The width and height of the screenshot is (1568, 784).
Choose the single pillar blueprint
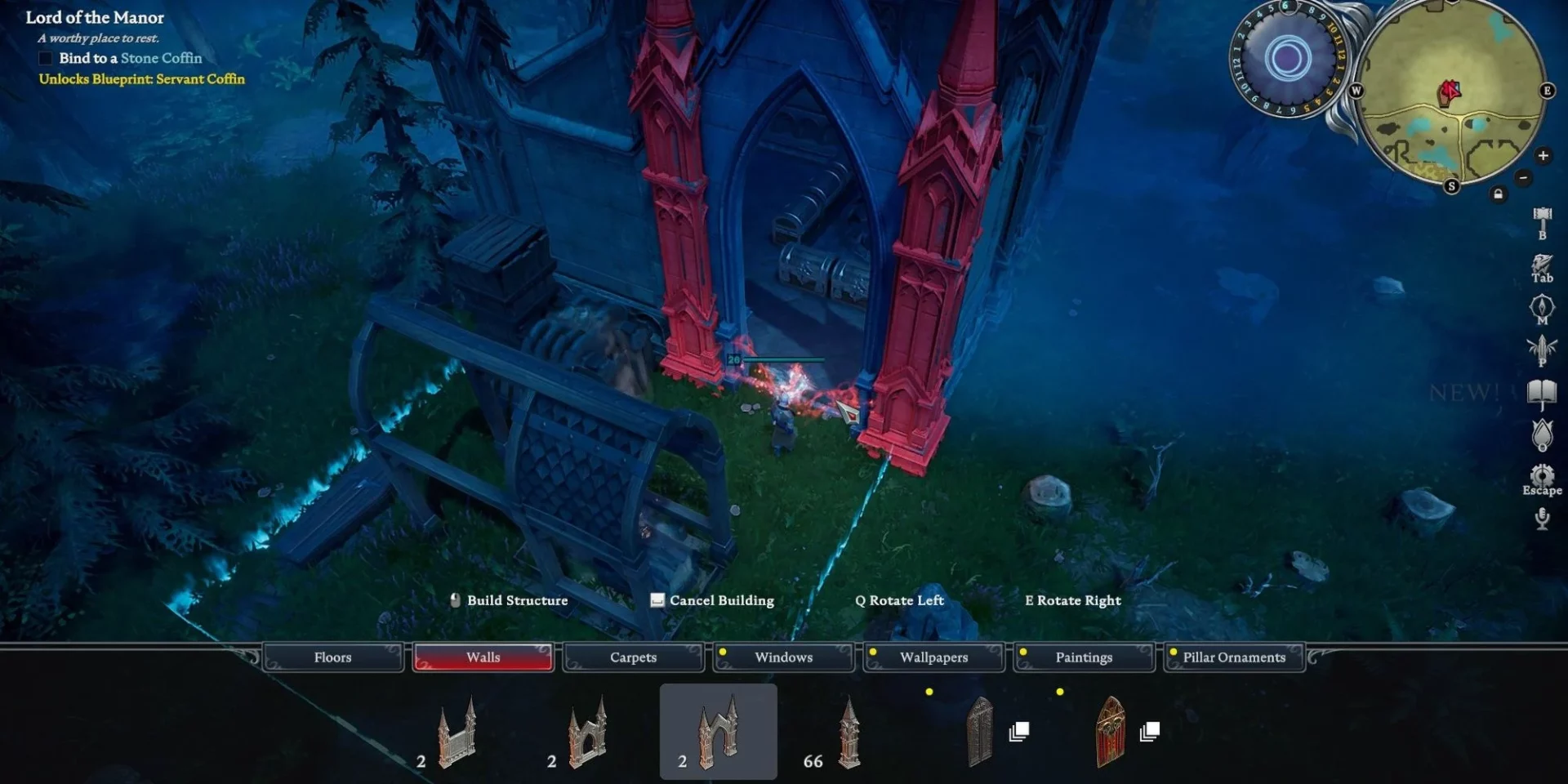click(x=849, y=733)
